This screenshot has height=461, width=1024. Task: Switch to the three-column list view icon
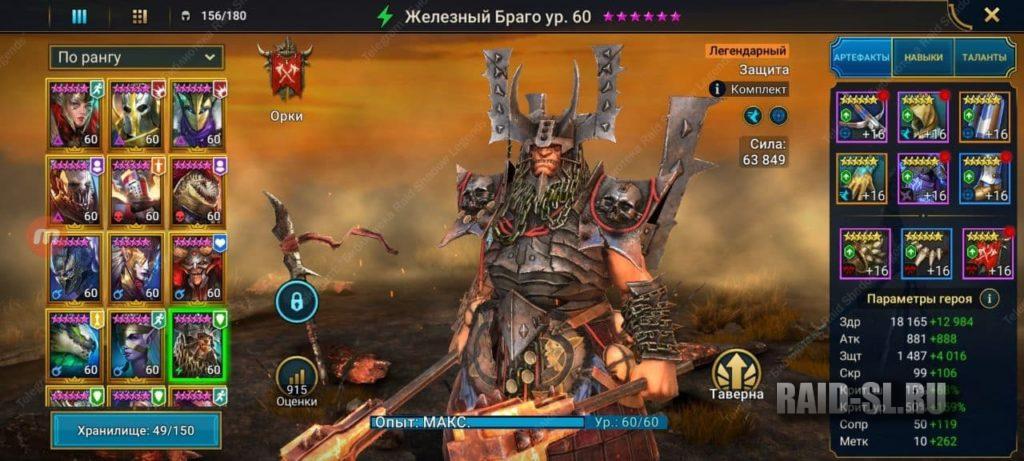coord(79,16)
